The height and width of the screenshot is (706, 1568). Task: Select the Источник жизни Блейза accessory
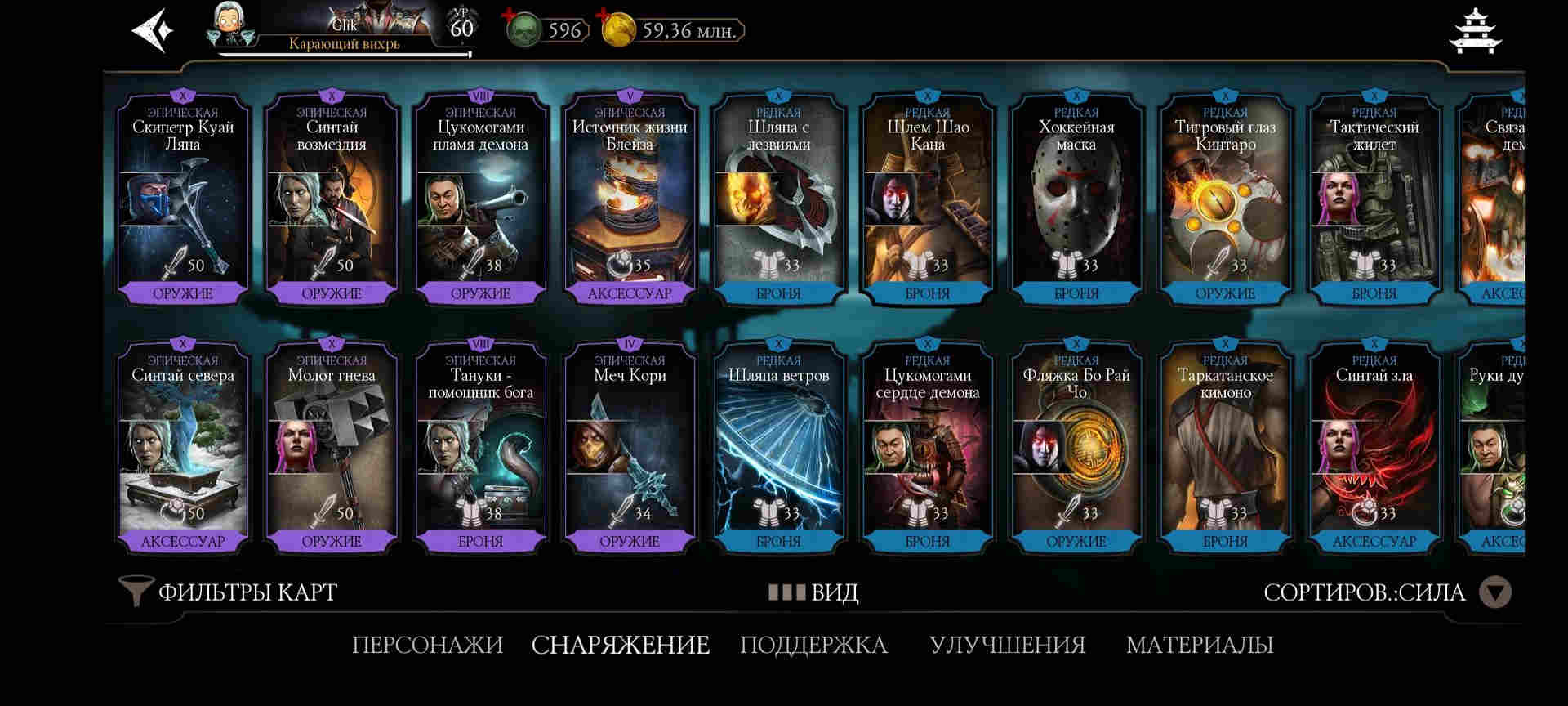tap(630, 200)
